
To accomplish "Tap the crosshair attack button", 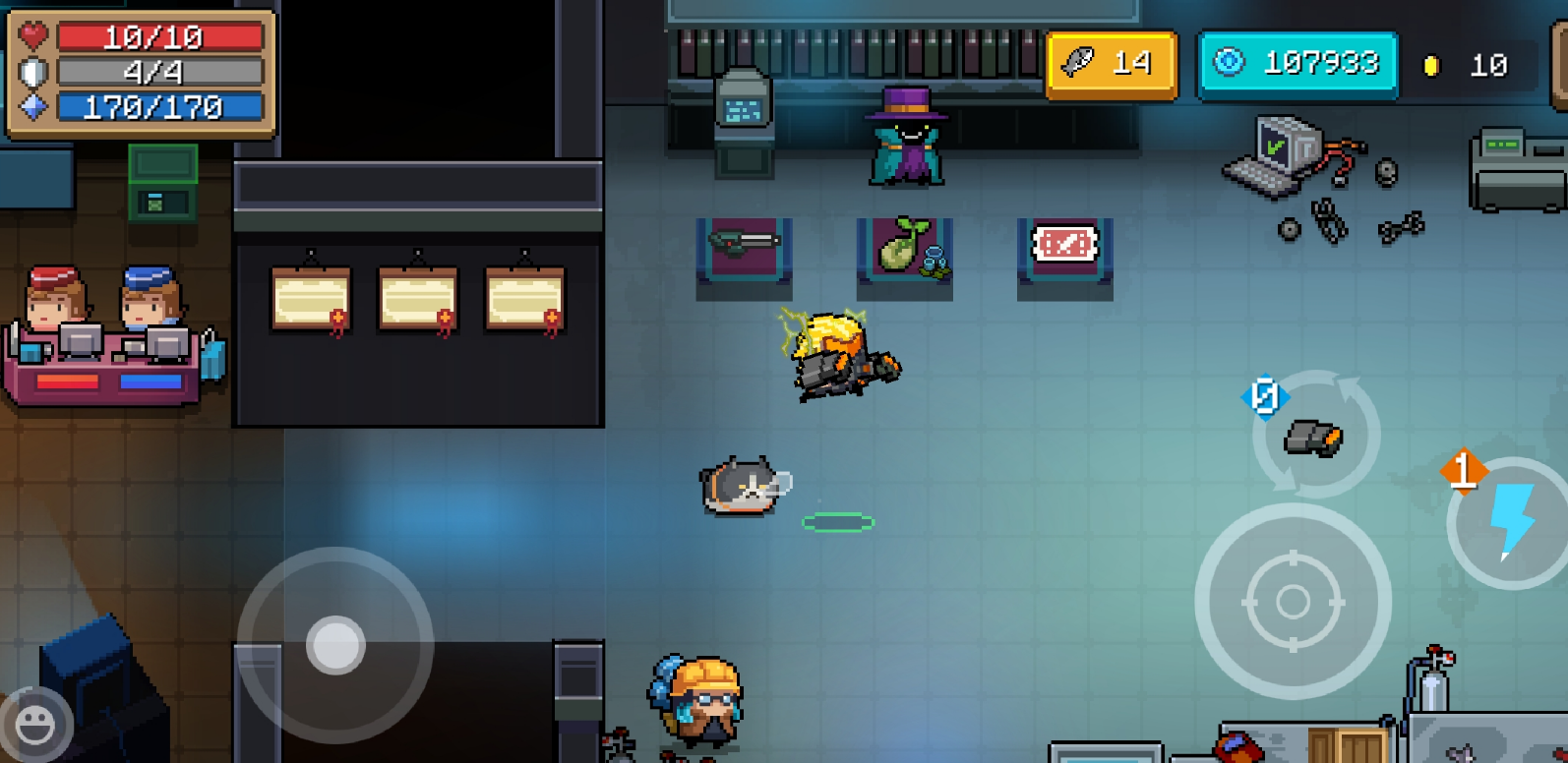I will [1292, 601].
